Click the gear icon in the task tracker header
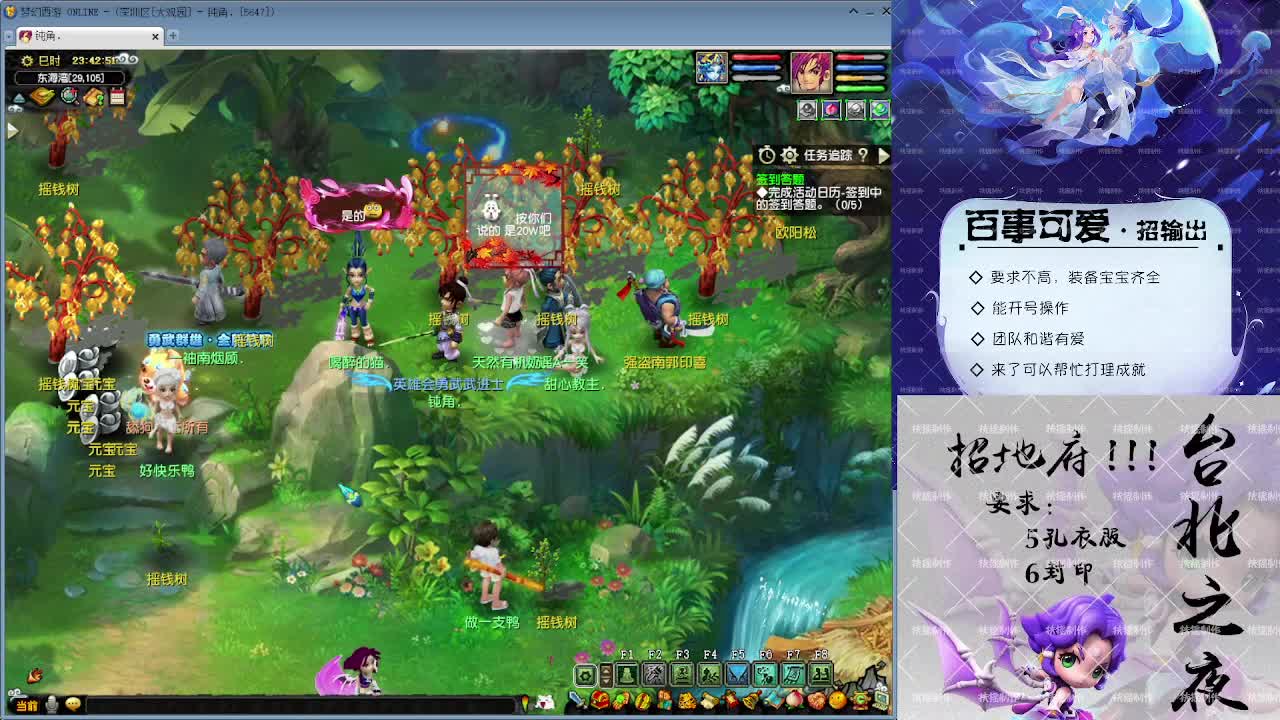1280x720 pixels. (789, 155)
